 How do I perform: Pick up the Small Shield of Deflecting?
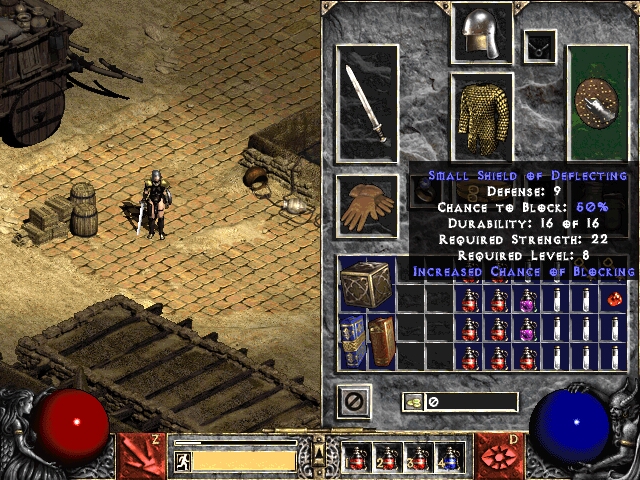click(x=598, y=103)
